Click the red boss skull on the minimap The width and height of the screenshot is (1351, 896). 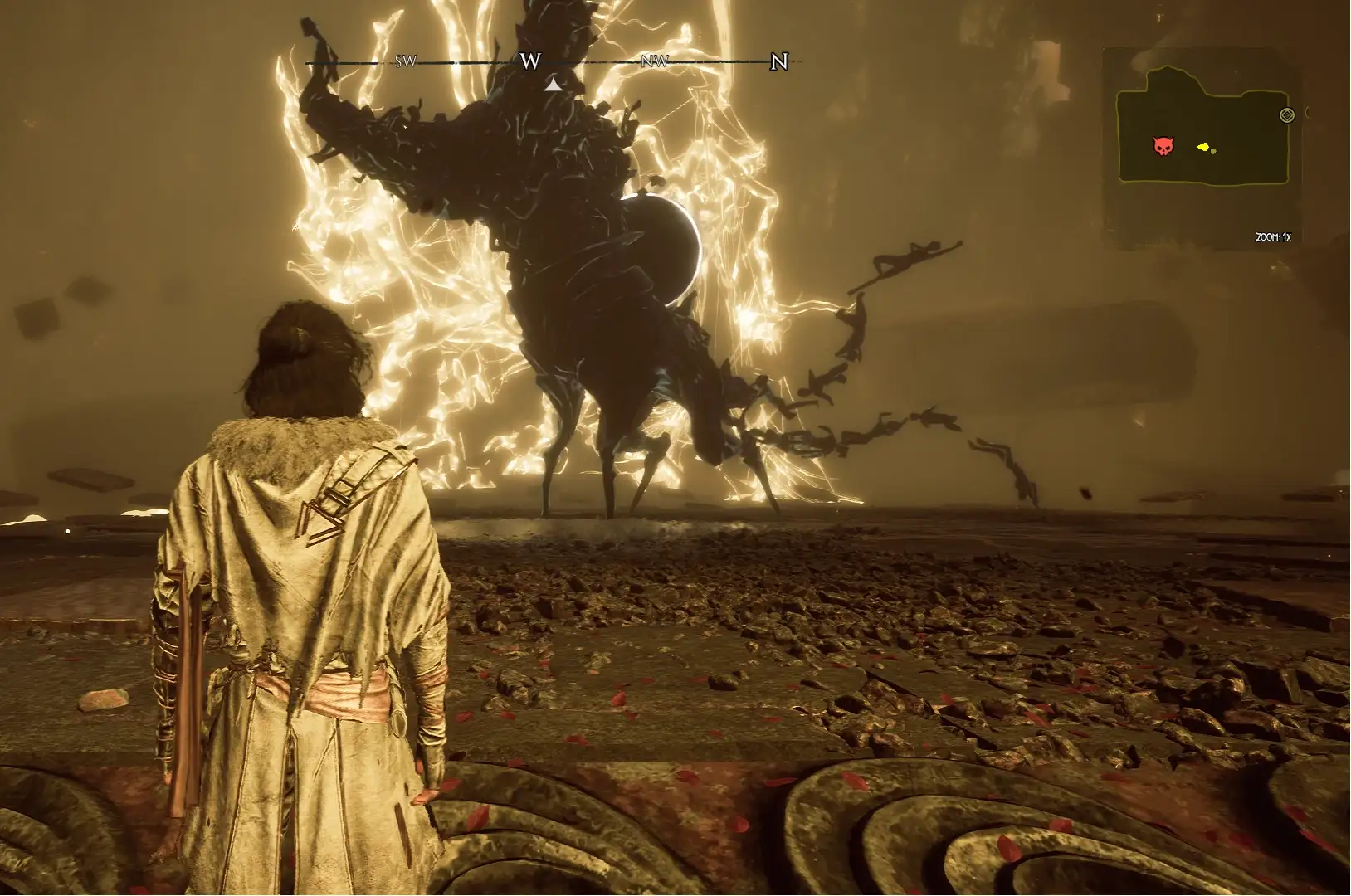pyautogui.click(x=1163, y=147)
